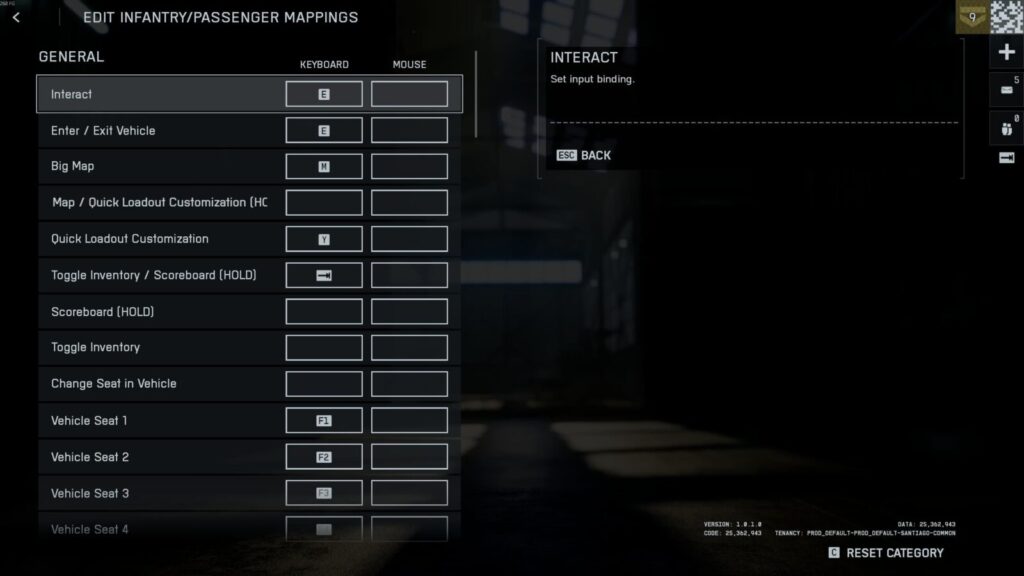
Task: Change the Vehicle Seat 3 keyboard binding
Action: pyautogui.click(x=324, y=493)
